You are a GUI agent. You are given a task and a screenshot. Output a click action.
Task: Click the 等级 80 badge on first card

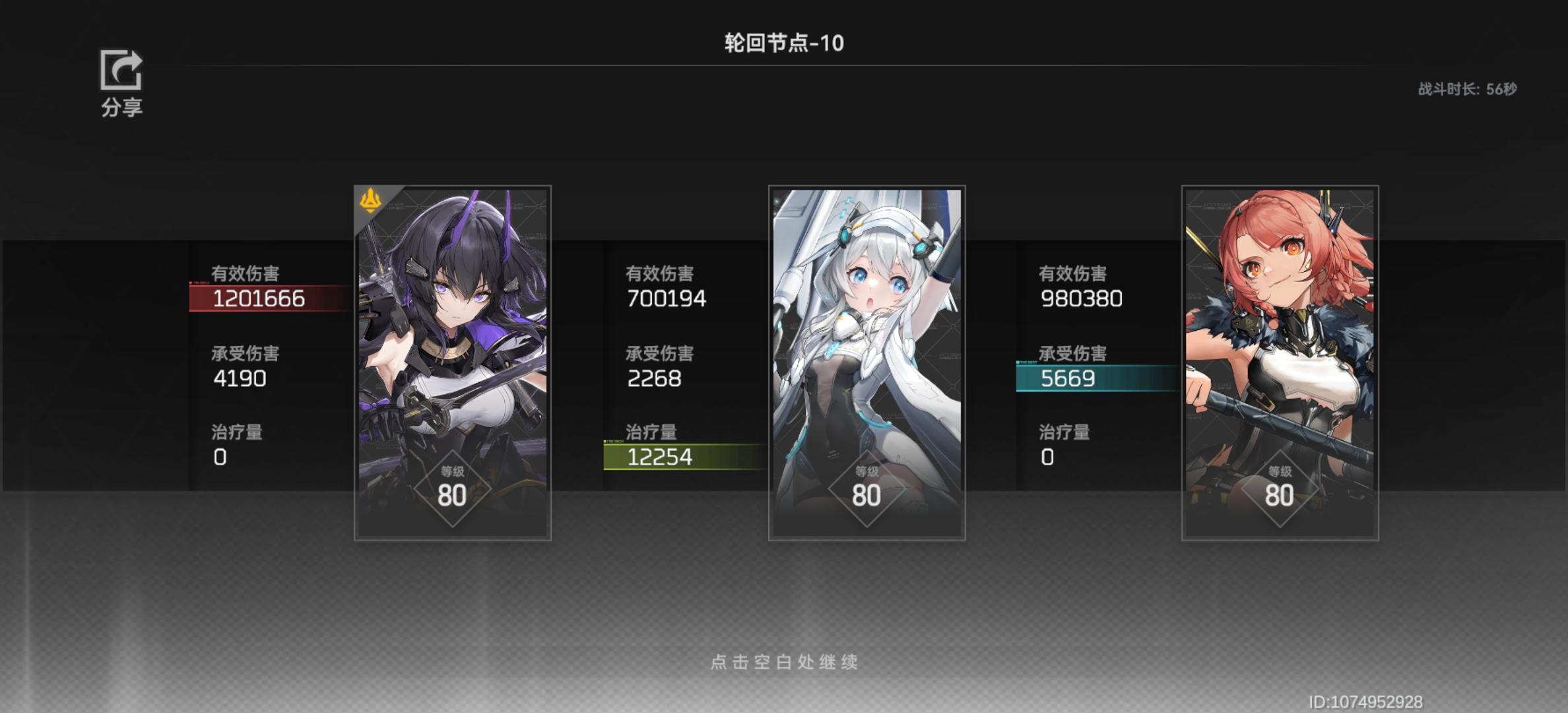click(x=452, y=487)
